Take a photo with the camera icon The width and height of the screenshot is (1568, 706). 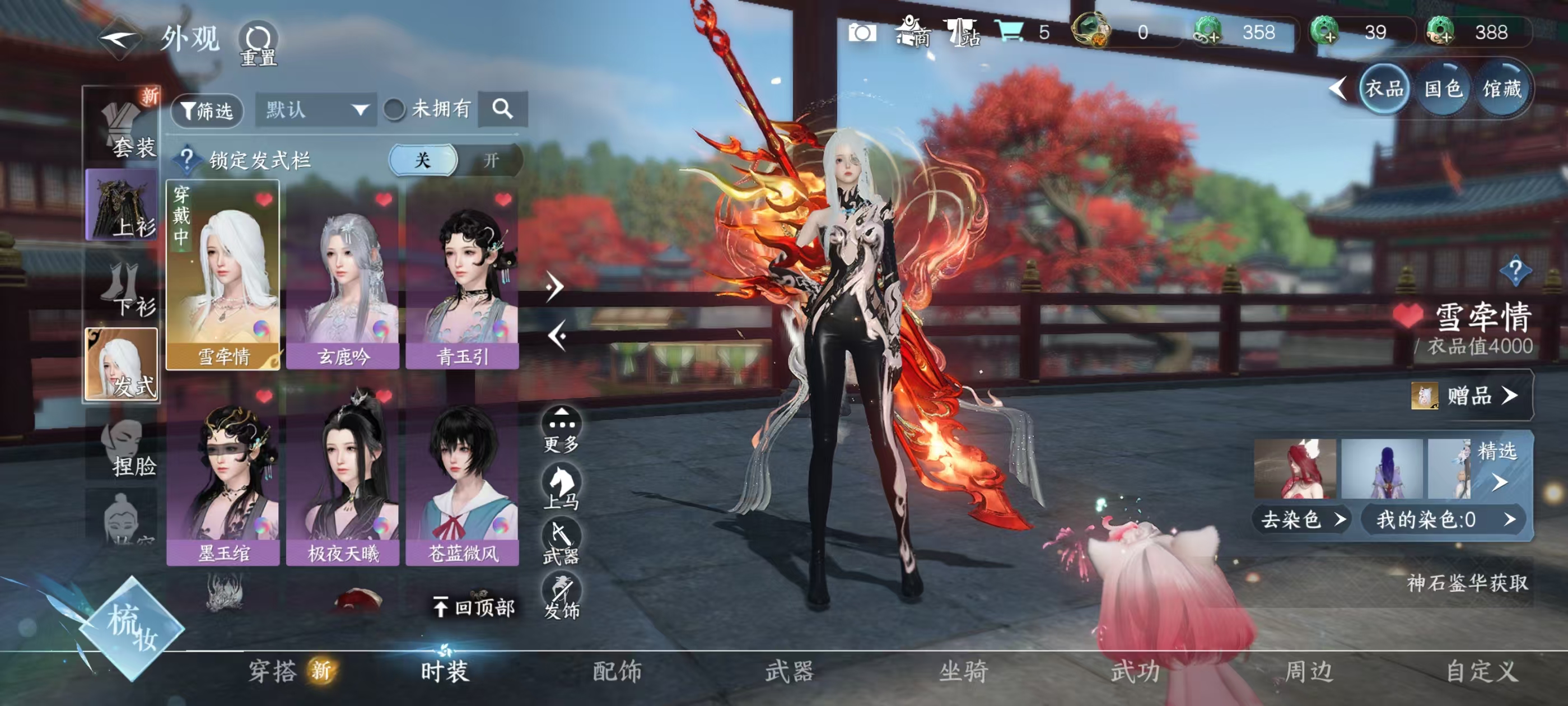tap(862, 32)
